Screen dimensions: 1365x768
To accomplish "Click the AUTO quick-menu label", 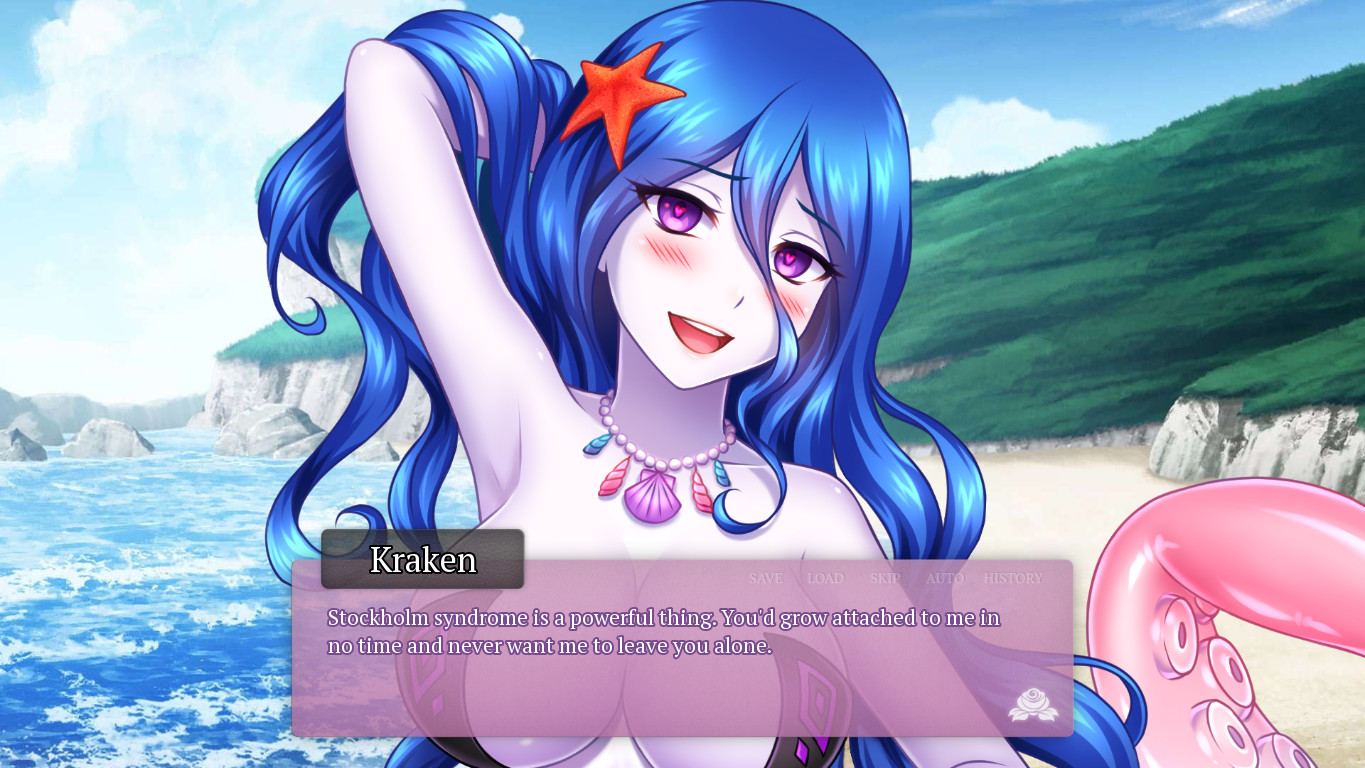I will coord(943,578).
